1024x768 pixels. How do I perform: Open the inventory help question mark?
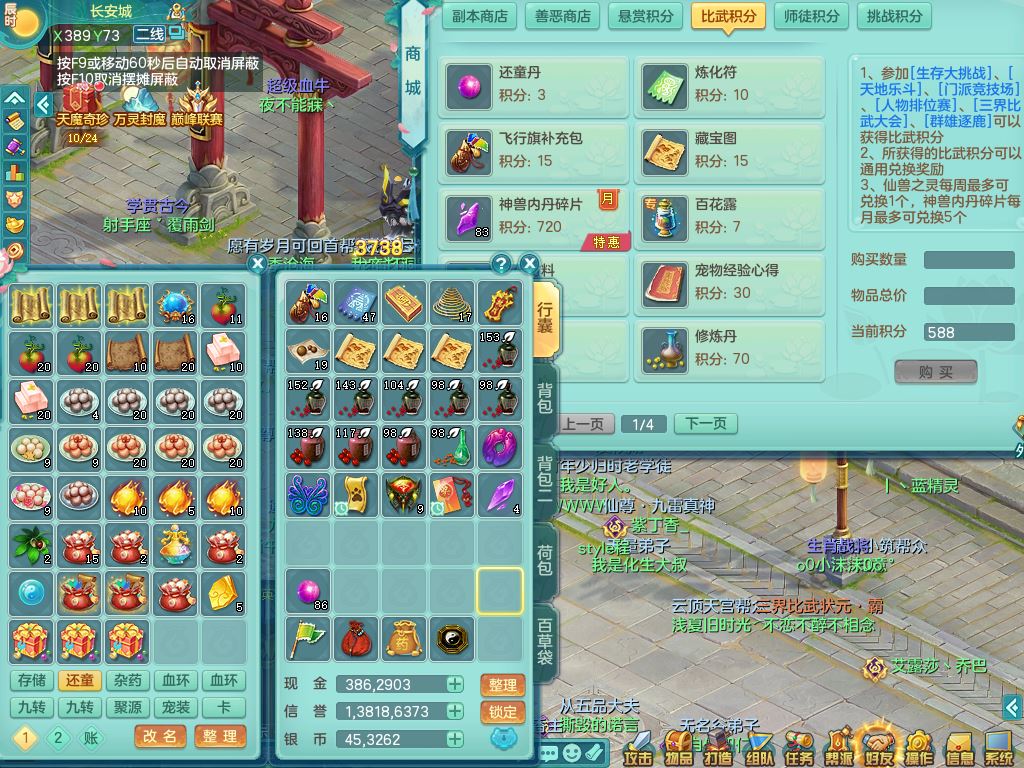click(x=502, y=264)
